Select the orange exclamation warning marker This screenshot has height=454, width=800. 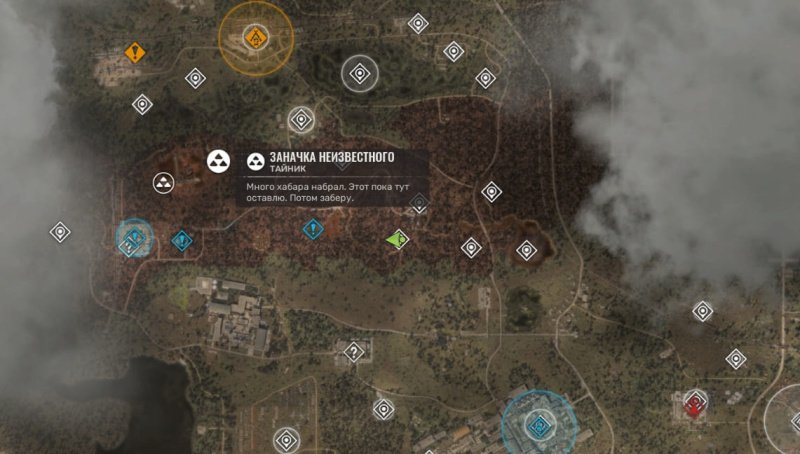point(135,52)
